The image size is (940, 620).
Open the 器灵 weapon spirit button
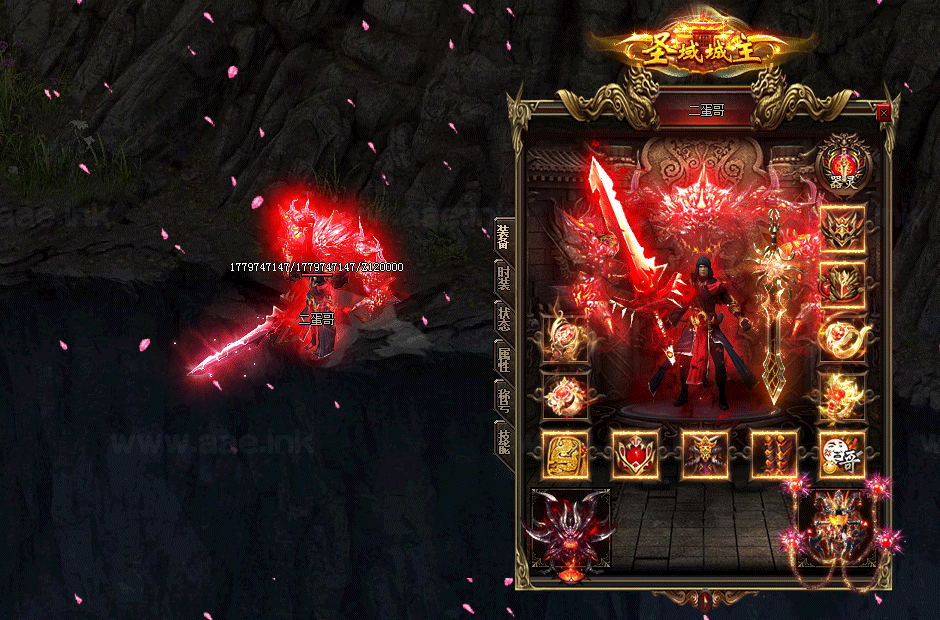[x=843, y=163]
